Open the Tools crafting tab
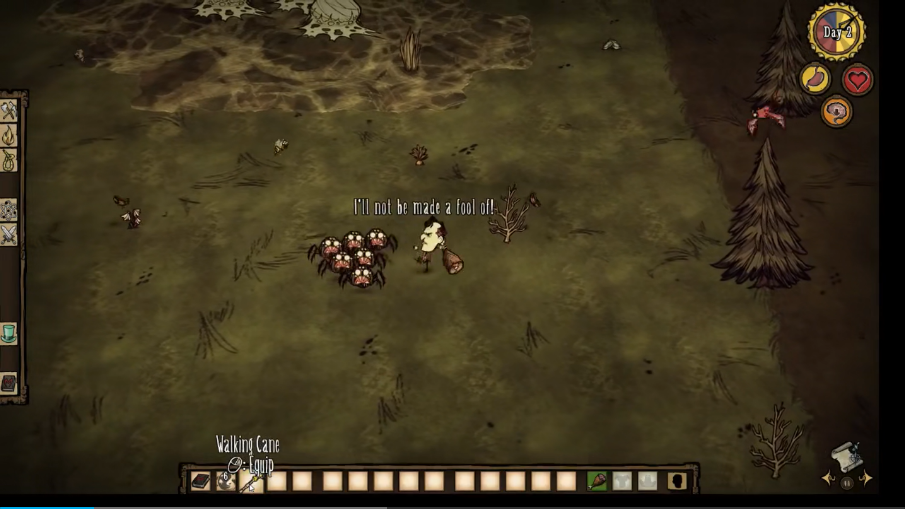 (9, 111)
